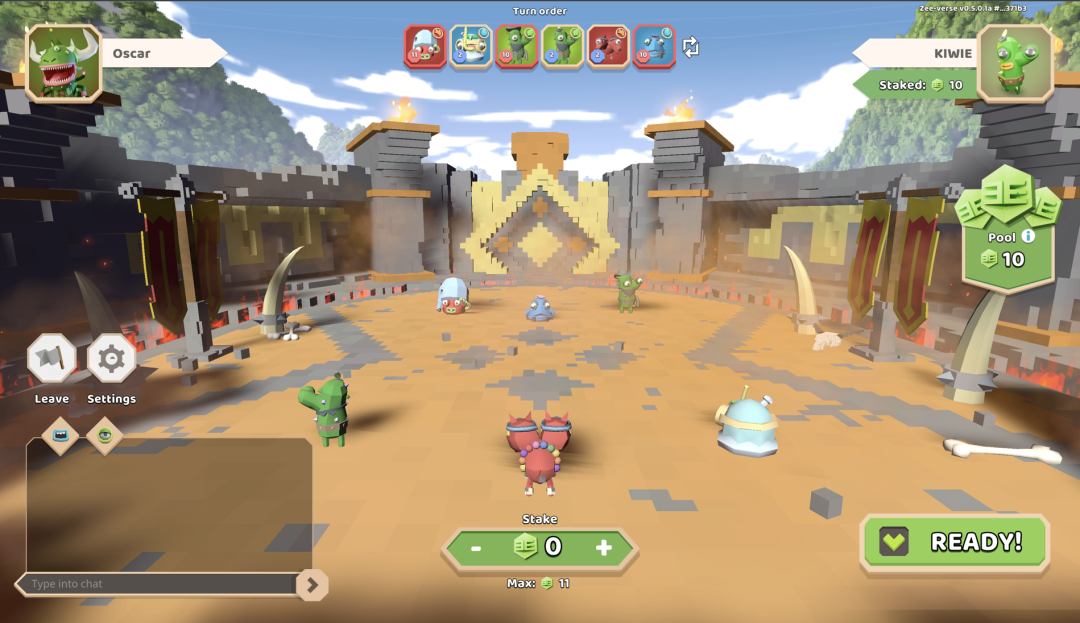
Task: Send the chat message with the arrow button
Action: [x=312, y=584]
